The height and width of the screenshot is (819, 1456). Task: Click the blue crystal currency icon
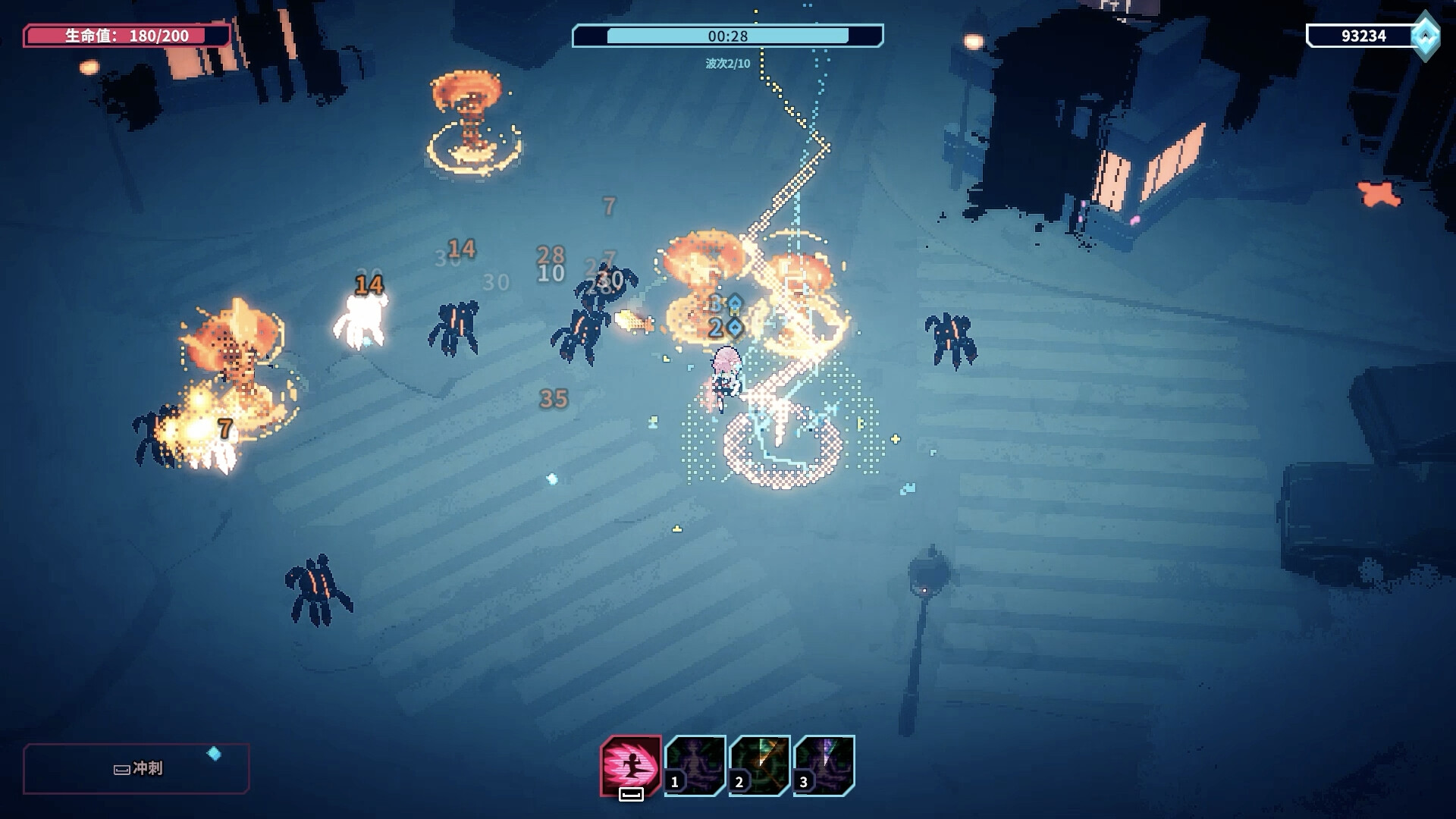[x=1426, y=36]
